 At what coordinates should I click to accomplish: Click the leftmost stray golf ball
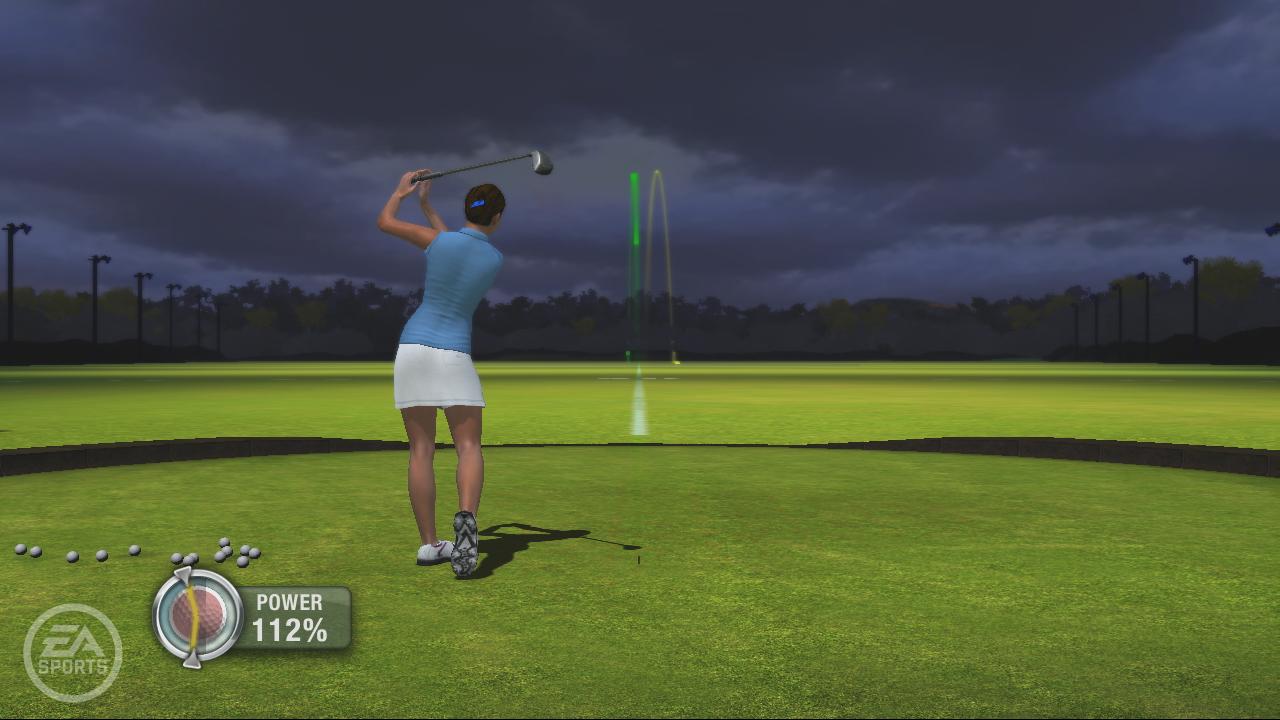[x=22, y=548]
